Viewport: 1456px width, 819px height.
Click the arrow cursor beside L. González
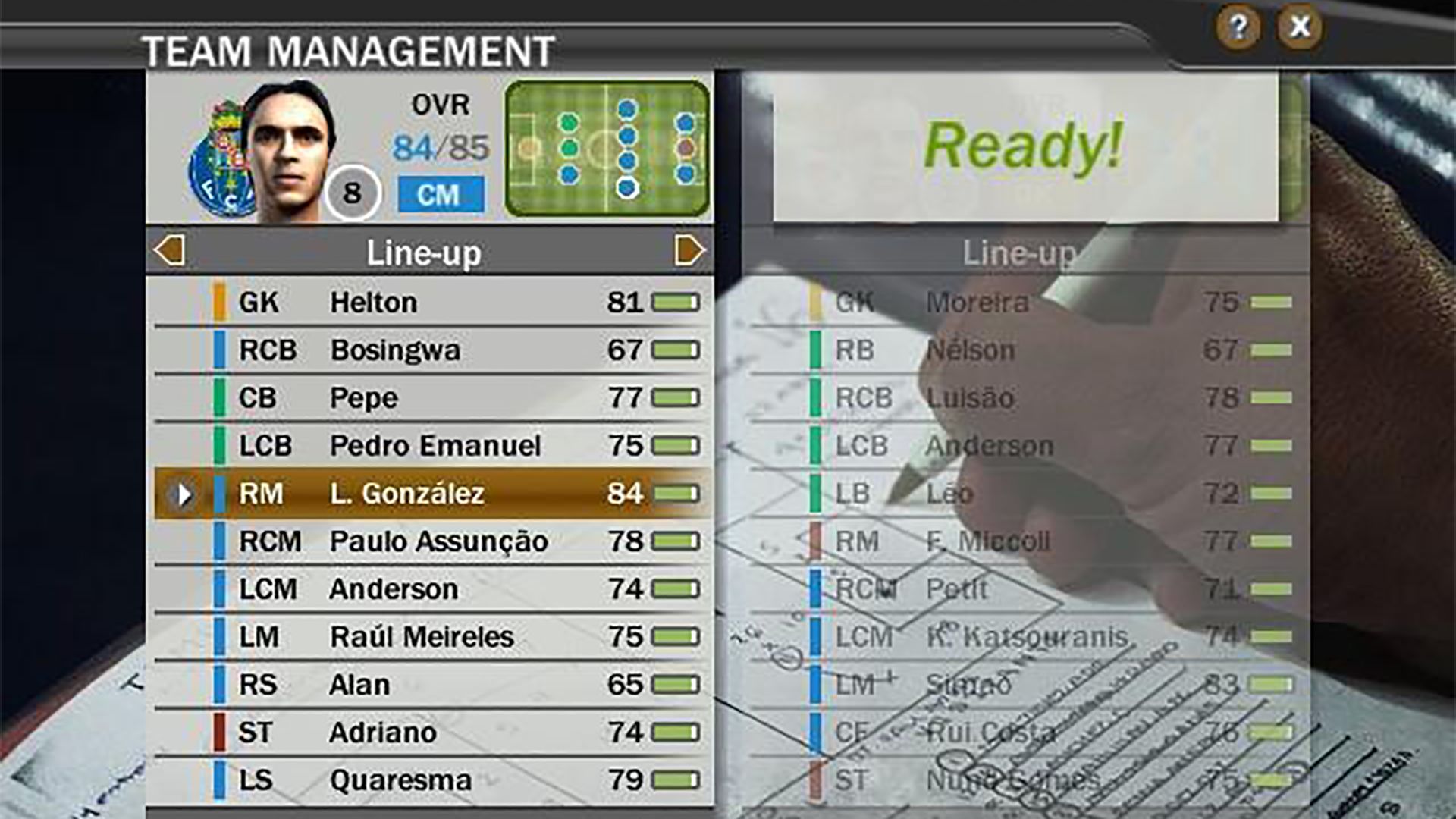click(183, 494)
